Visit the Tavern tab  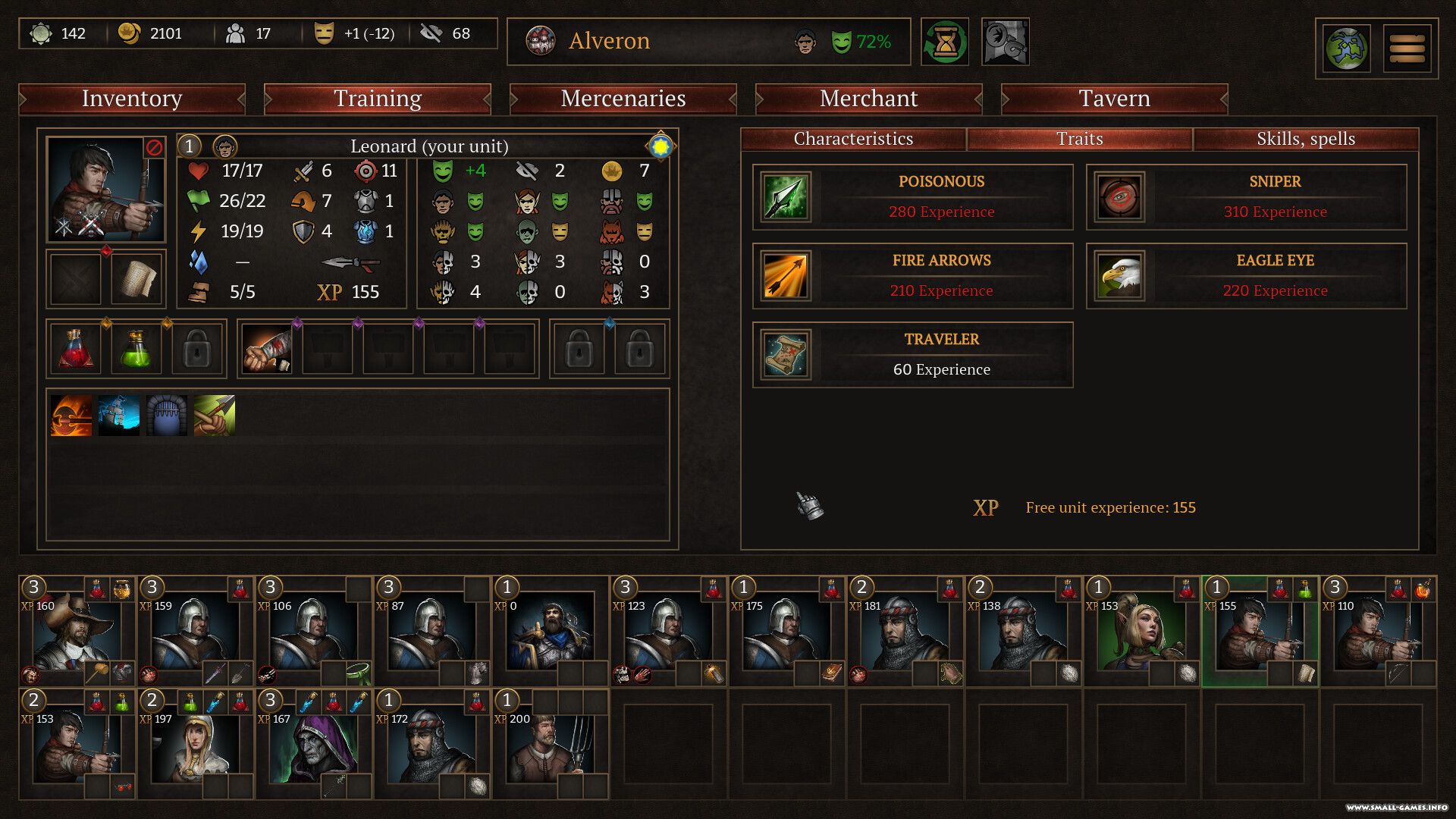coord(1114,99)
